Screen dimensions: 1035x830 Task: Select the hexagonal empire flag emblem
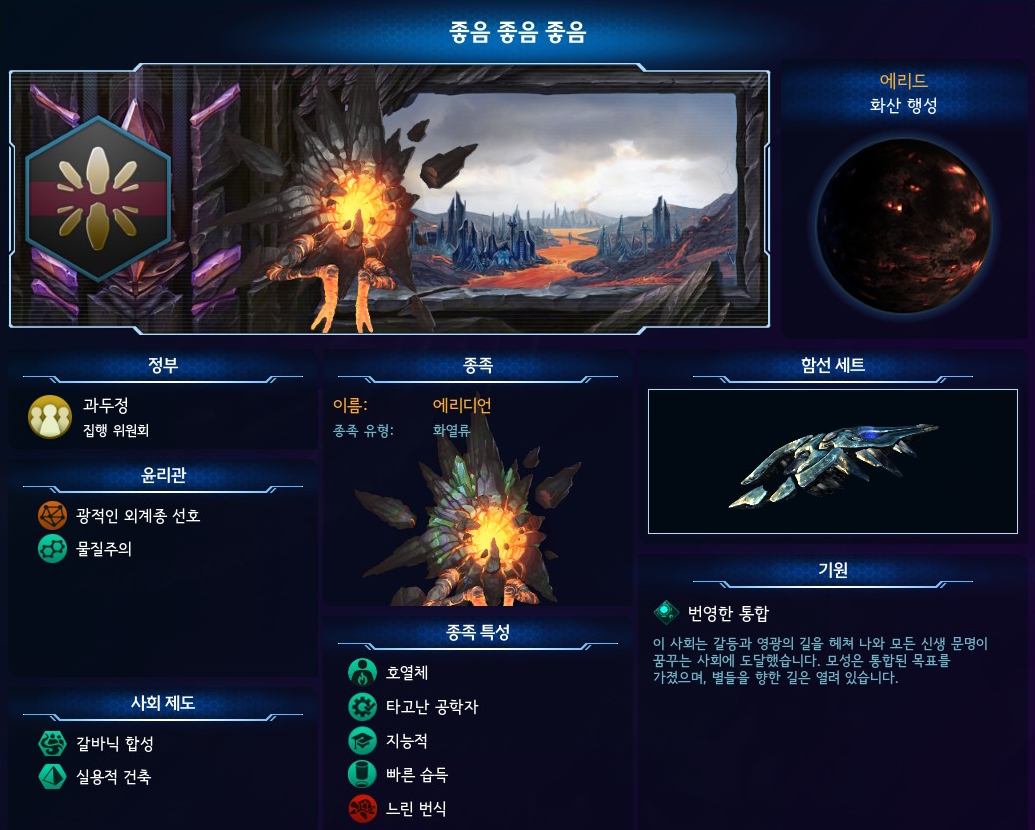[98, 198]
